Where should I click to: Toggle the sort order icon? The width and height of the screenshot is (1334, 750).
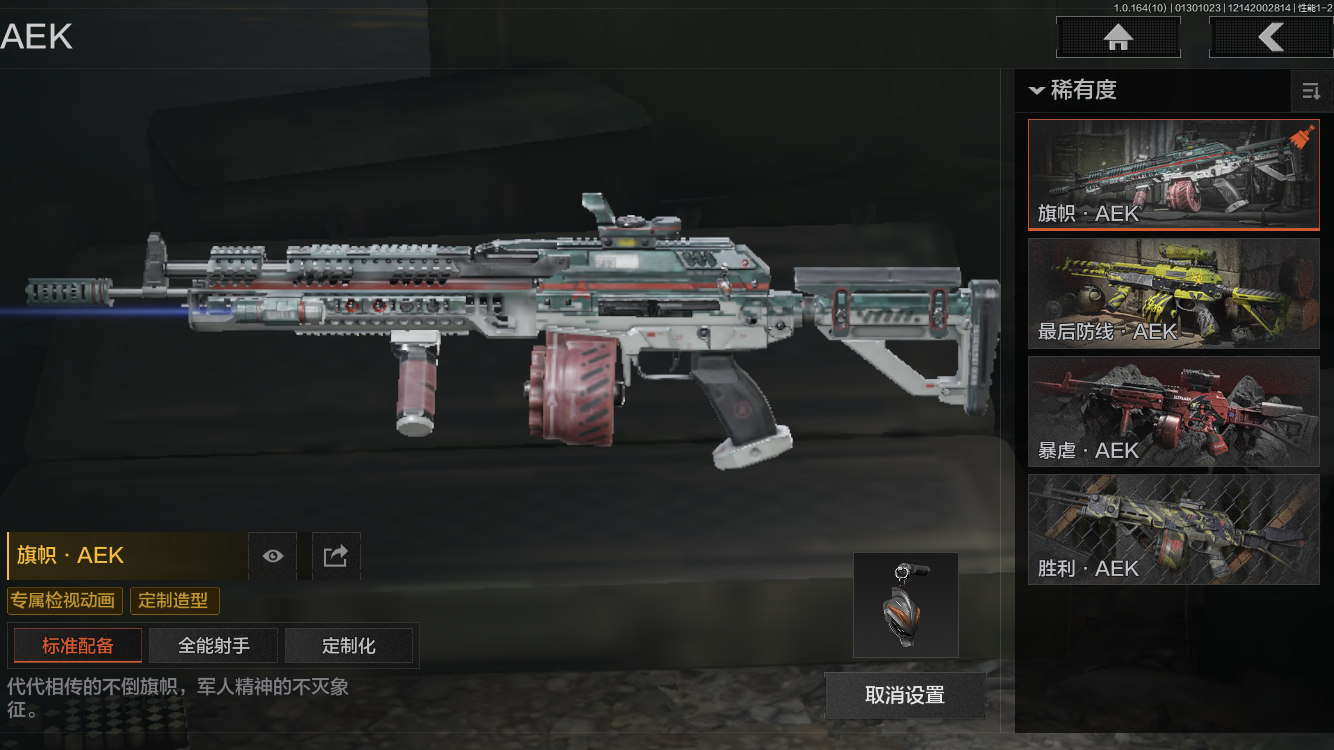tap(1311, 92)
